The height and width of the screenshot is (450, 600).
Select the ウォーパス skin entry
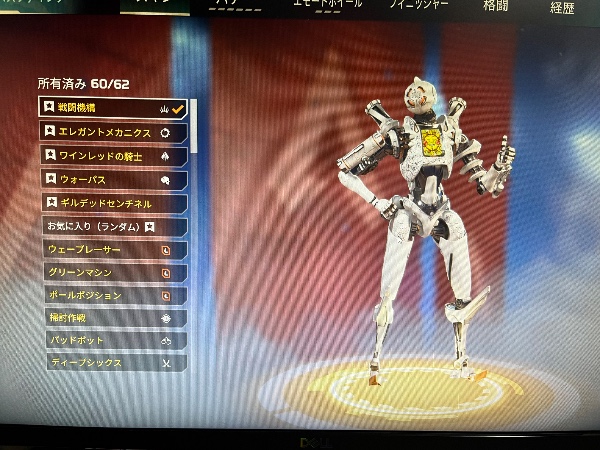point(112,179)
